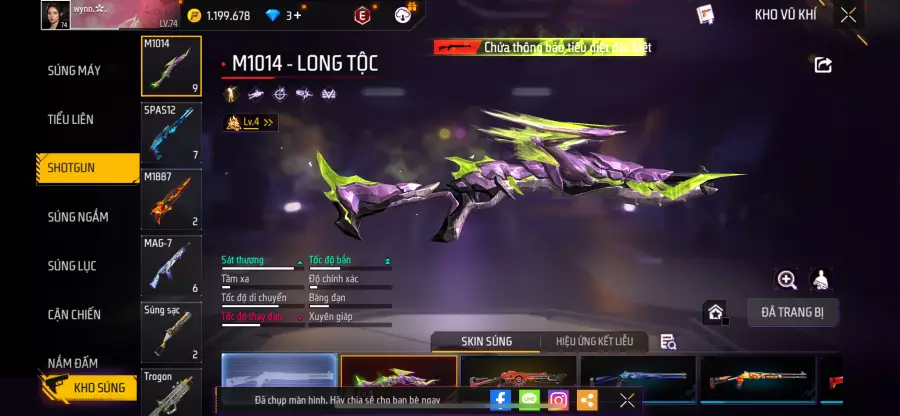900x416 pixels.
Task: Pick the M1887 weapon entry
Action: (x=171, y=198)
